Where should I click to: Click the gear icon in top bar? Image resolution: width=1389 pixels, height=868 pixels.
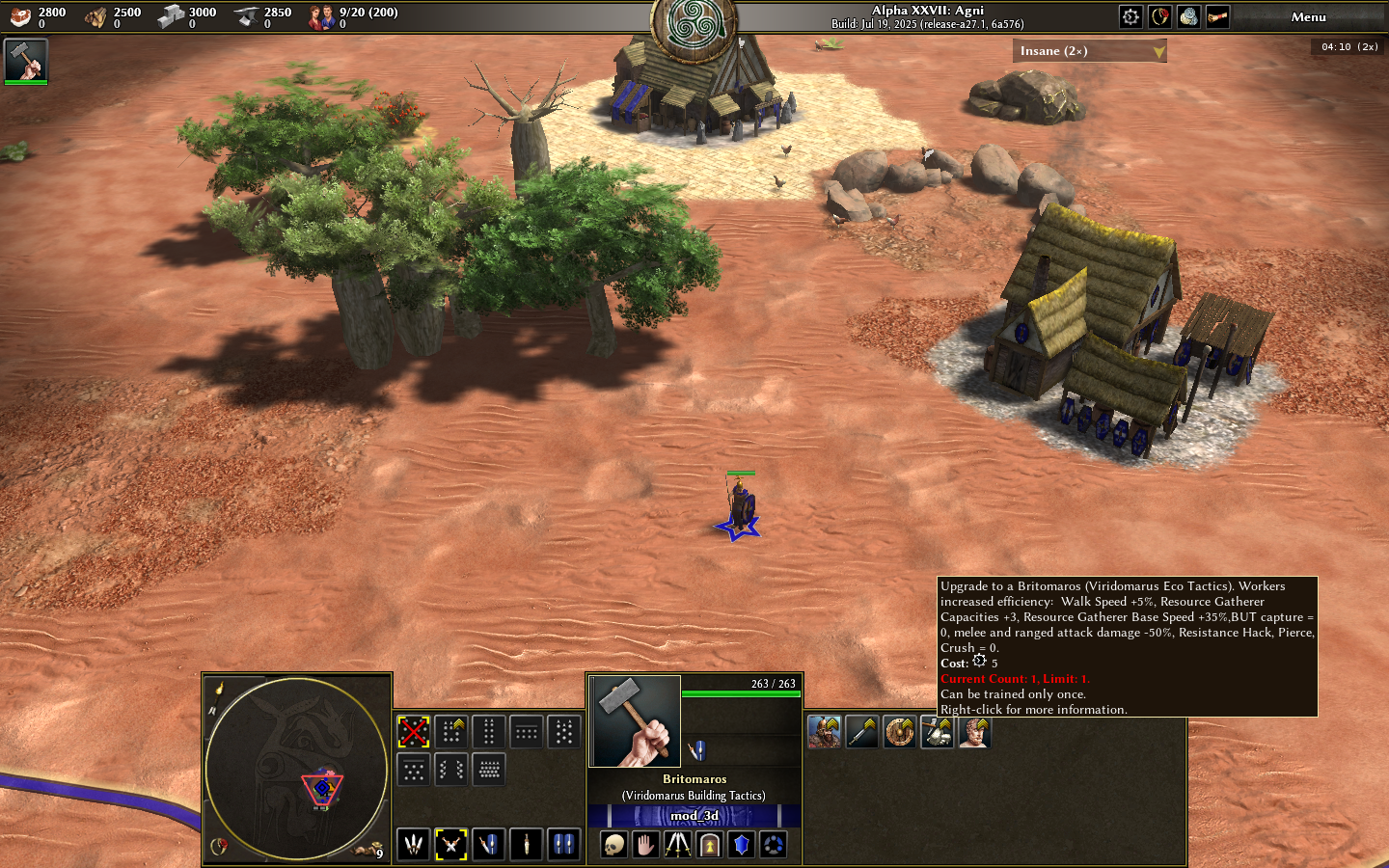click(x=1130, y=16)
